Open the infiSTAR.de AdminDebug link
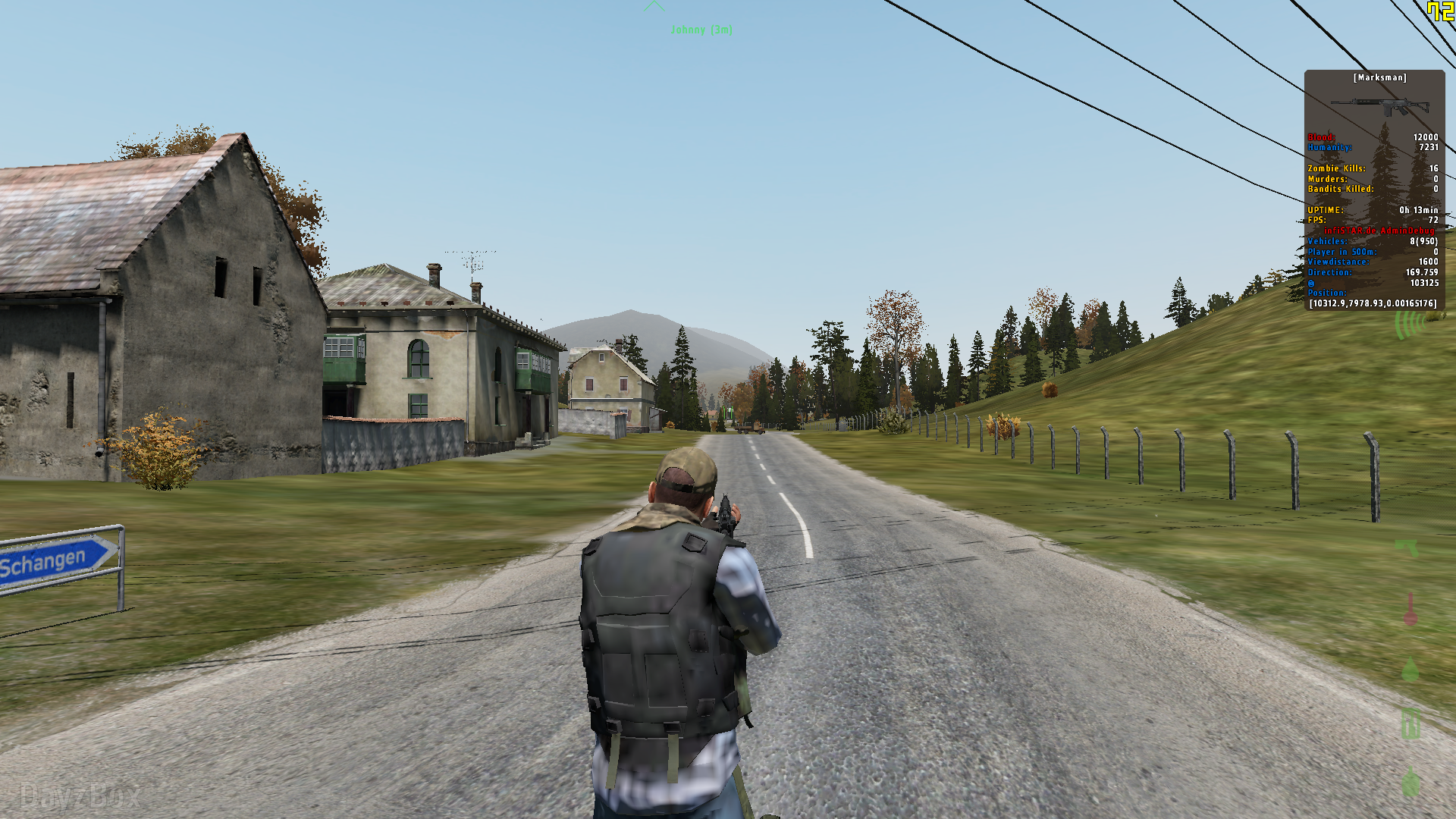Screen dimensions: 1456x819 click(1379, 231)
